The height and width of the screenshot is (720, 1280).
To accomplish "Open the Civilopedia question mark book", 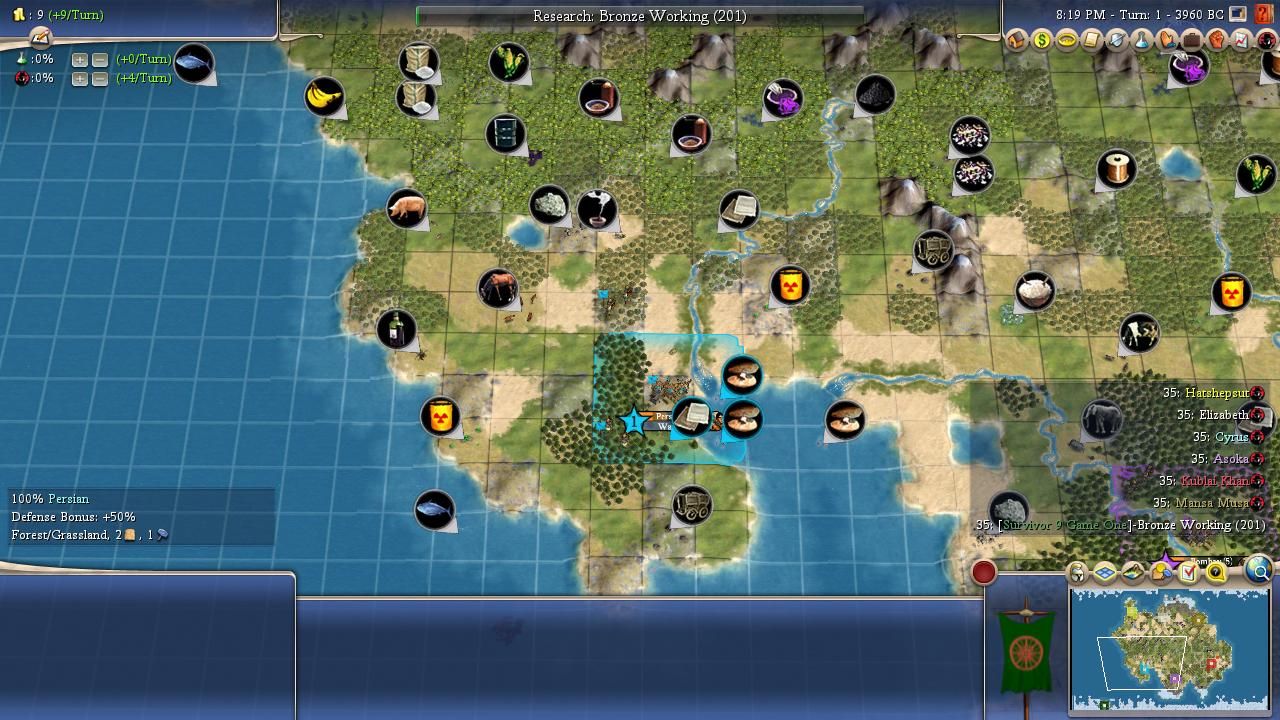I will pyautogui.click(x=1263, y=15).
